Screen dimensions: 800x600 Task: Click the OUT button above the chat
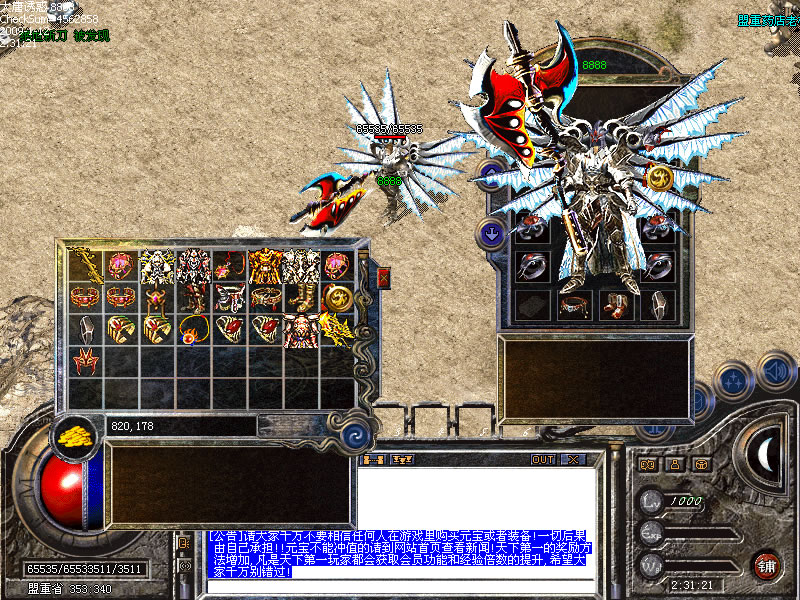click(x=543, y=459)
